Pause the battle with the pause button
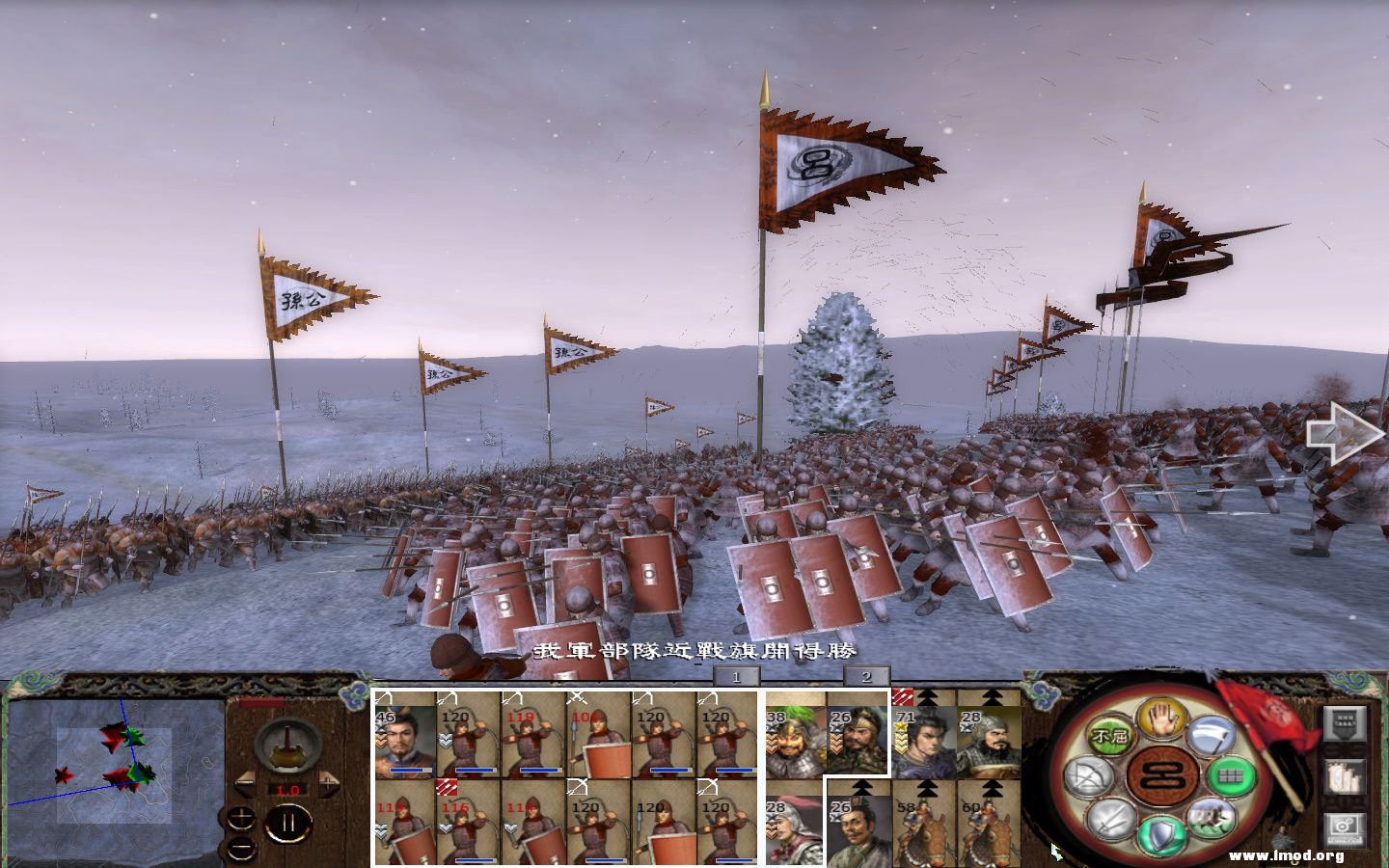1389x868 pixels. pyautogui.click(x=287, y=825)
